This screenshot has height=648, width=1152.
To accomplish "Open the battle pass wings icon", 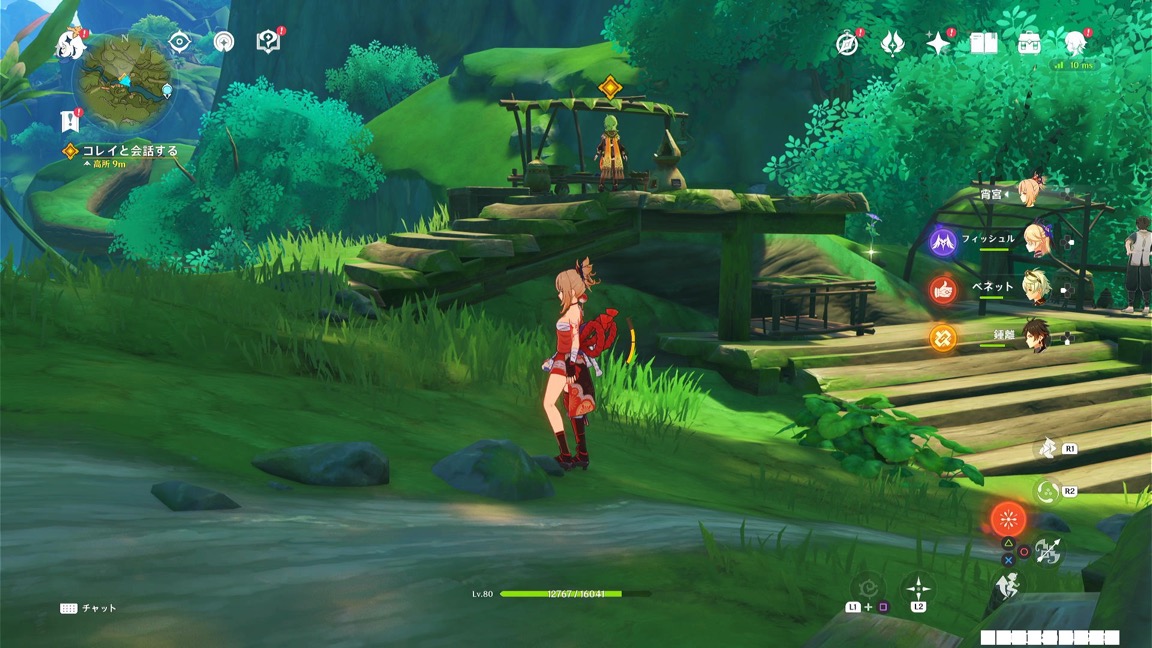I will point(893,43).
